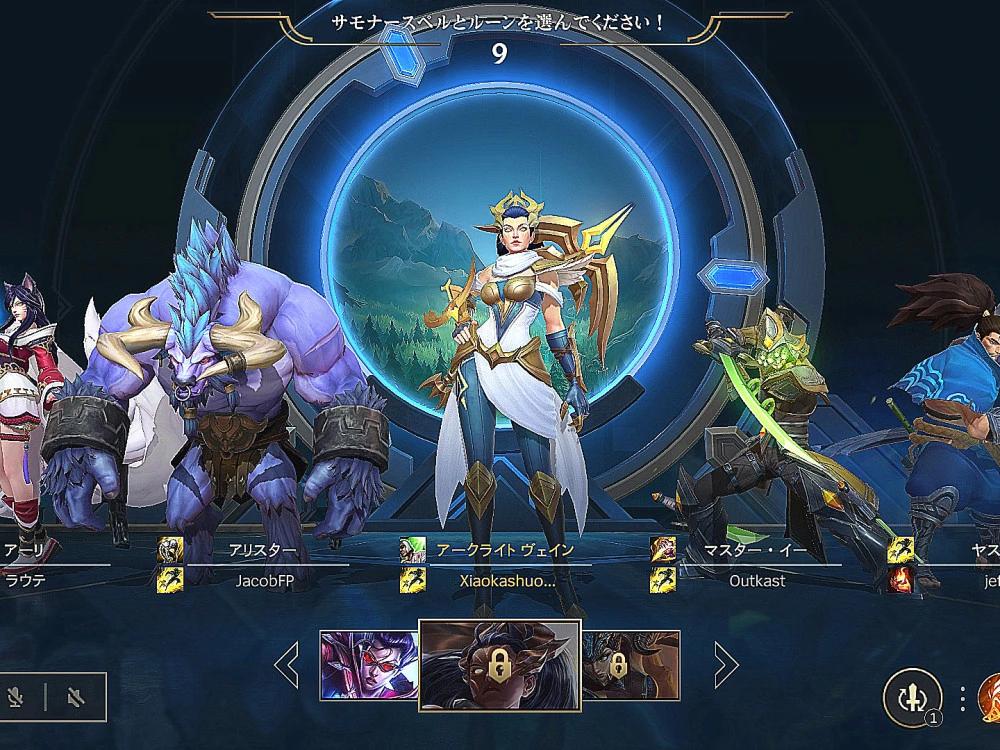Open the rune selection icon
The width and height of the screenshot is (1000, 750).
tap(988, 698)
